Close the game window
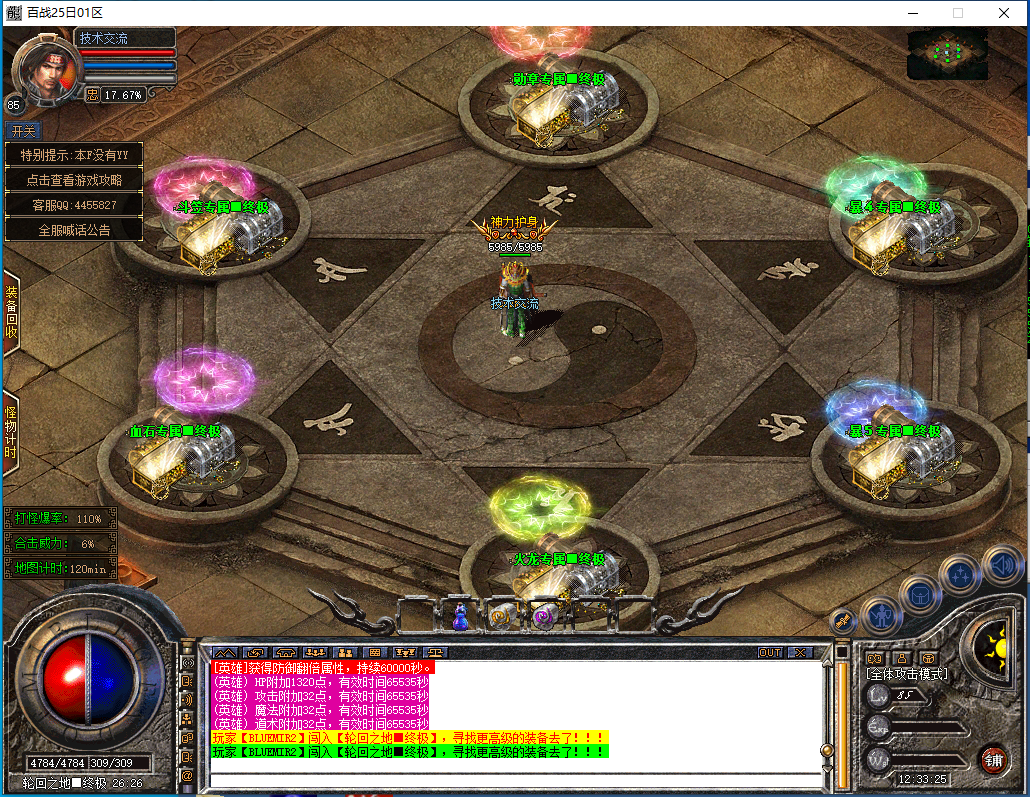The height and width of the screenshot is (797, 1030). pyautogui.click(x=1003, y=13)
